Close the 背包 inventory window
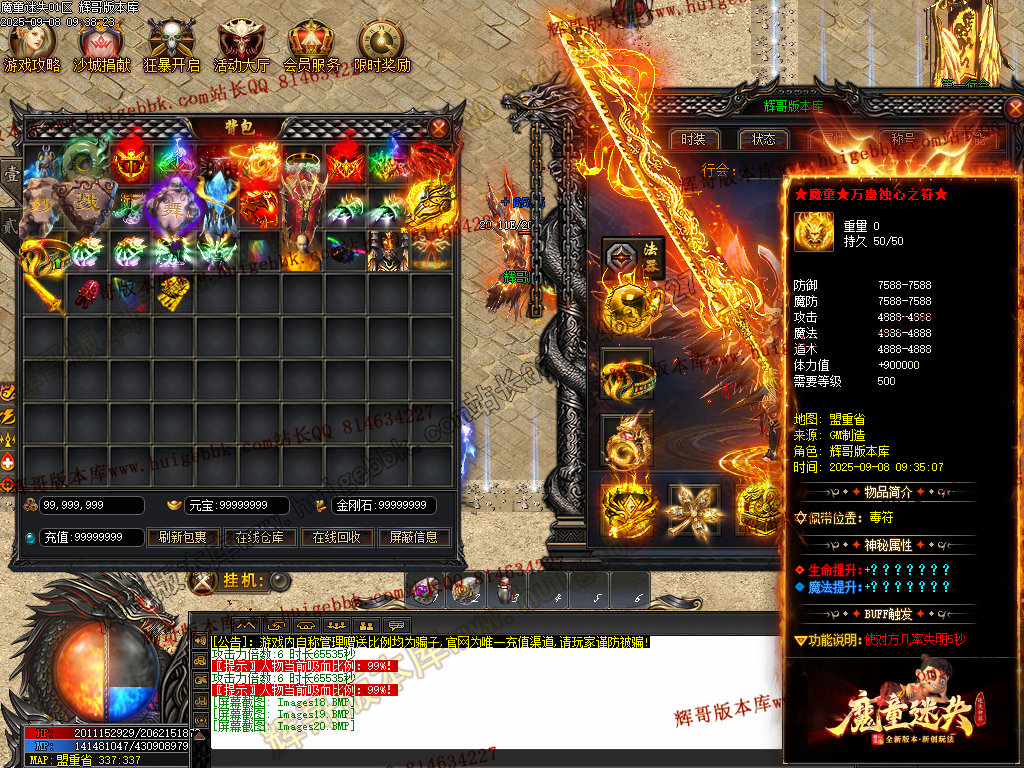 (439, 127)
